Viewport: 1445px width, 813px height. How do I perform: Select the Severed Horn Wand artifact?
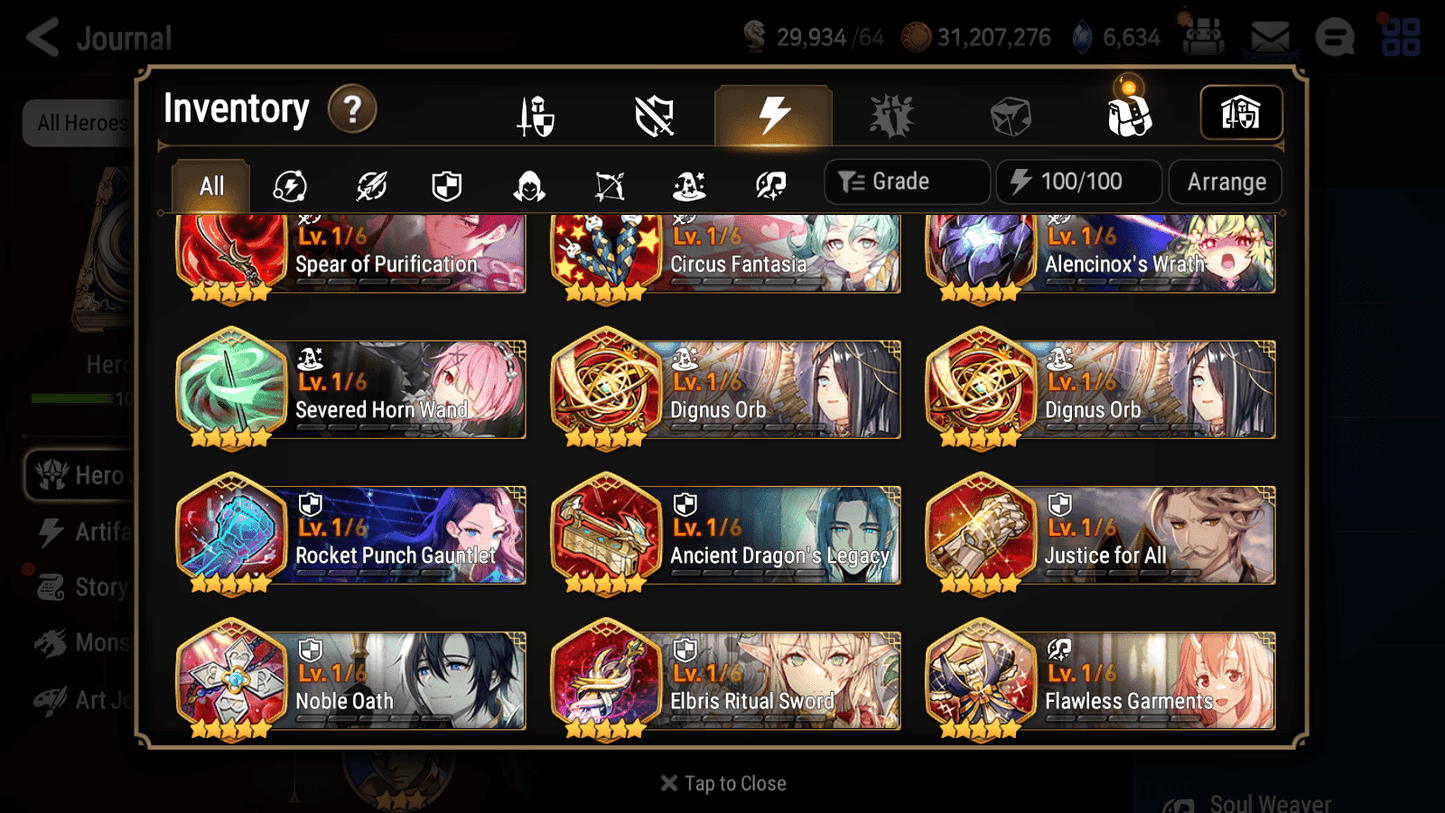[x=350, y=390]
